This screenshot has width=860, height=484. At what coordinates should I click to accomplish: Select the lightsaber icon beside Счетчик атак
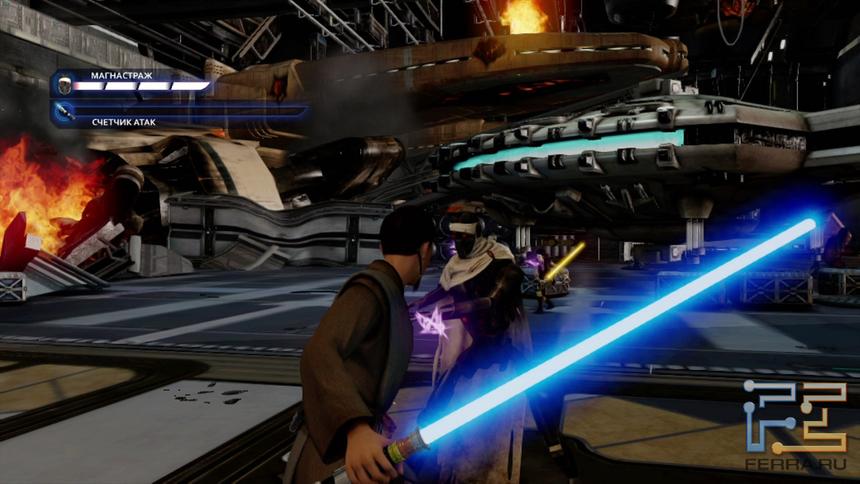point(64,113)
